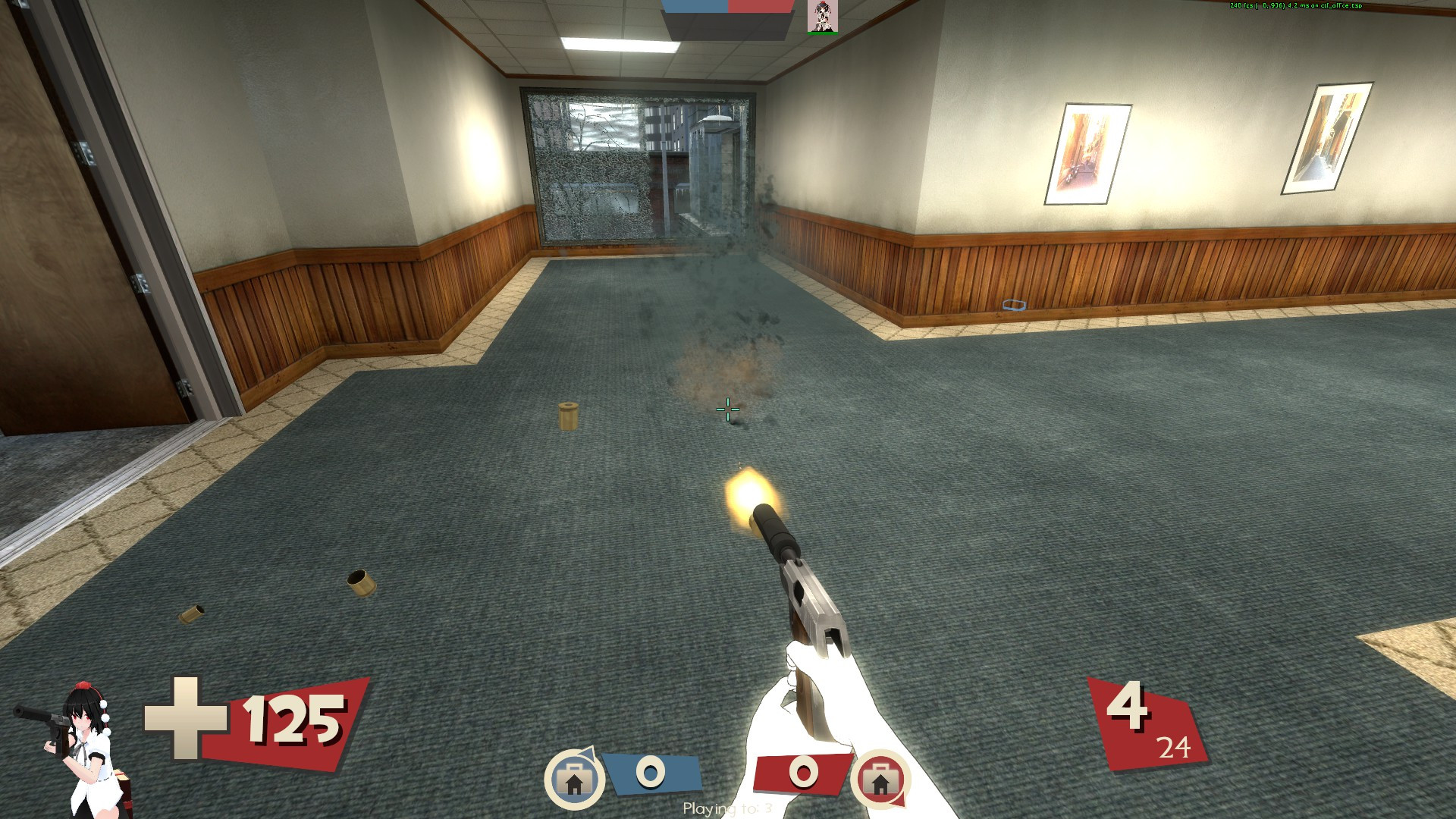
Task: Select the 240 fps counter readout
Action: click(x=1244, y=5)
